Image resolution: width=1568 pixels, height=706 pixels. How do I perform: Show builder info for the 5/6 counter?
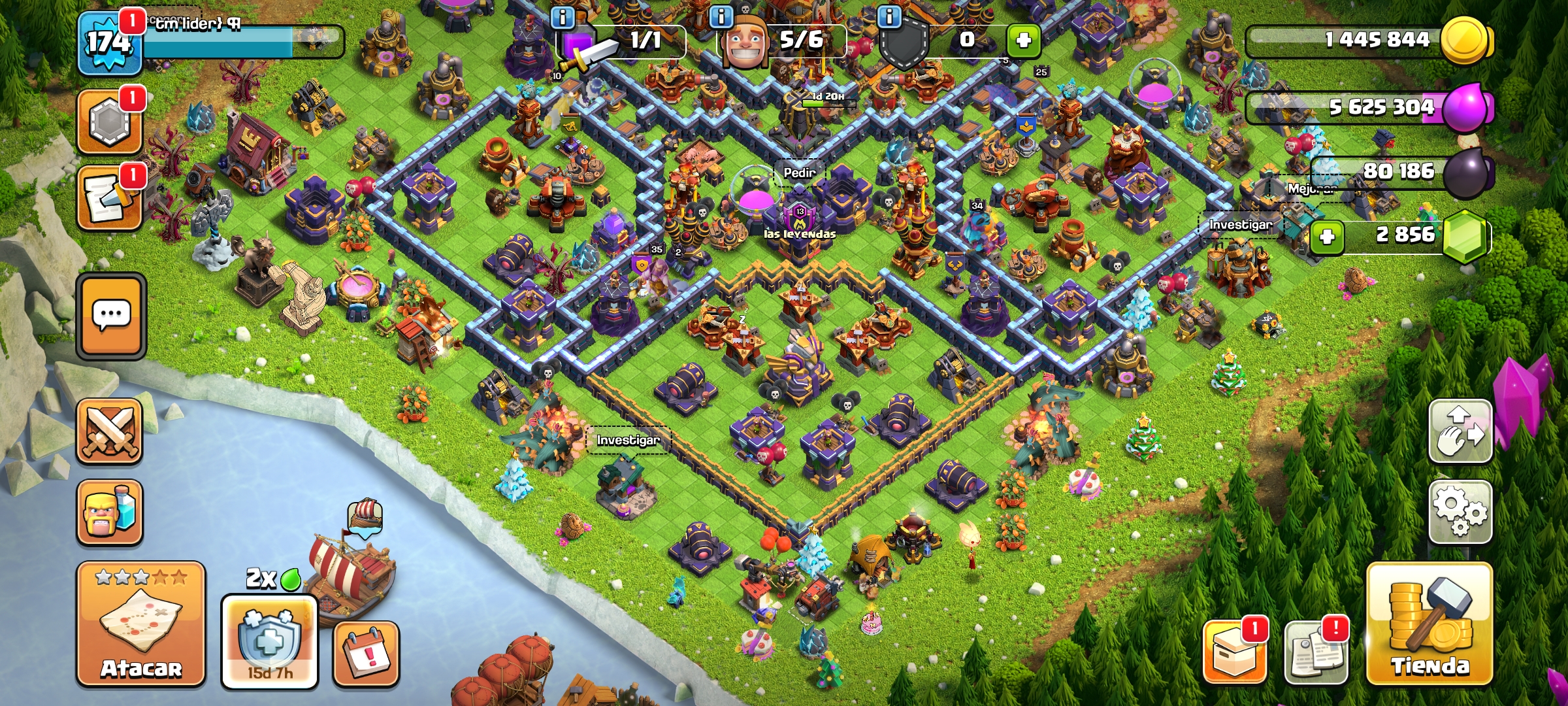(x=721, y=17)
